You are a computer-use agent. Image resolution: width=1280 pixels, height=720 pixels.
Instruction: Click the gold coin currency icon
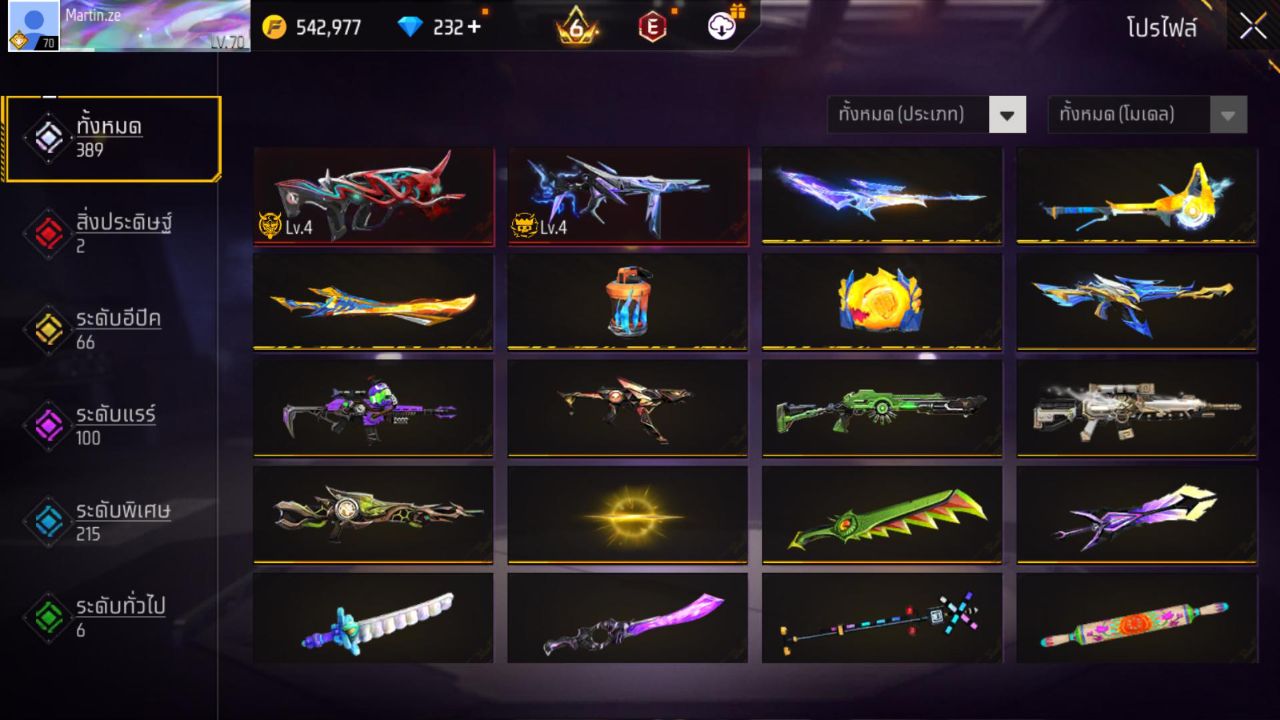coord(275,27)
